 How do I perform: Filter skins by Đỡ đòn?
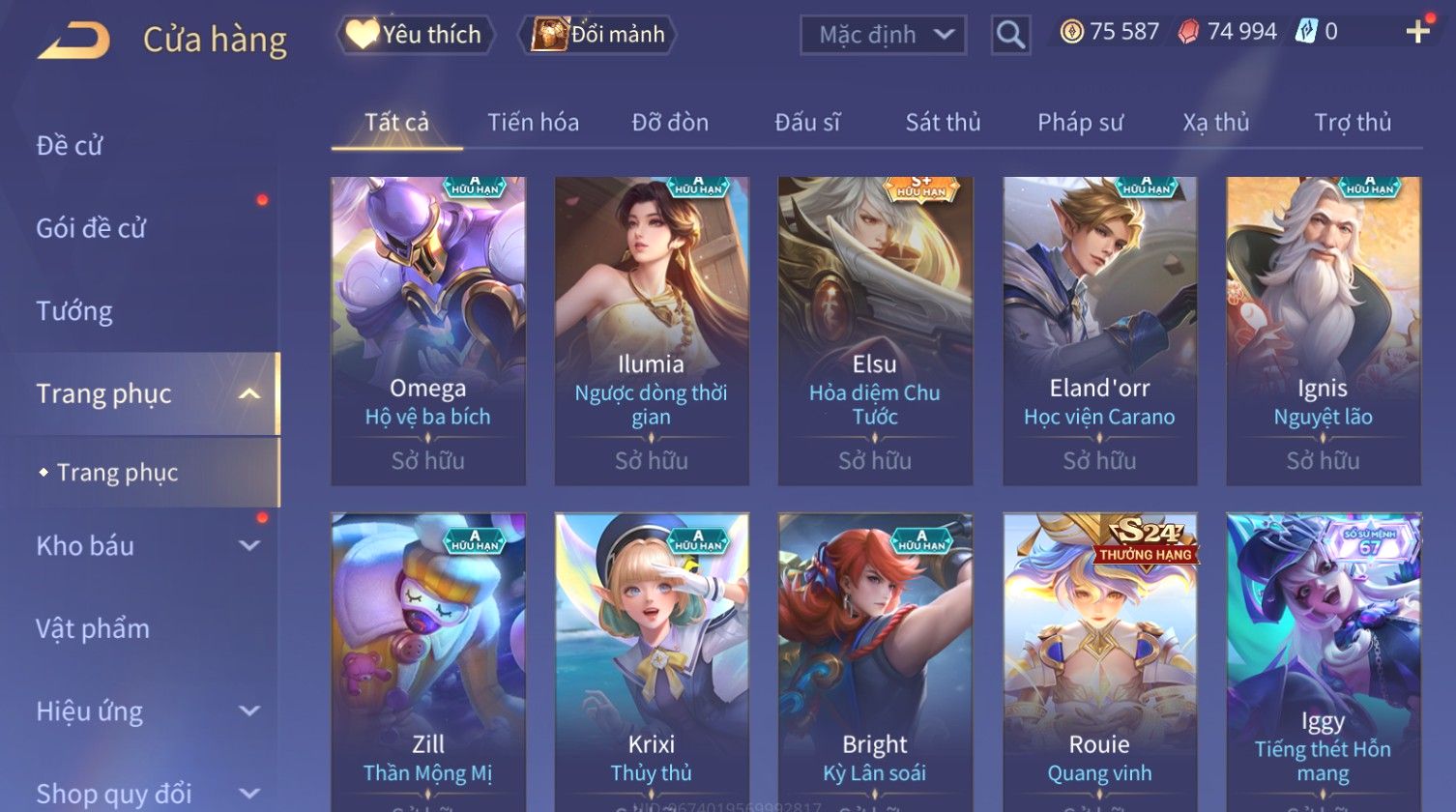tap(670, 123)
